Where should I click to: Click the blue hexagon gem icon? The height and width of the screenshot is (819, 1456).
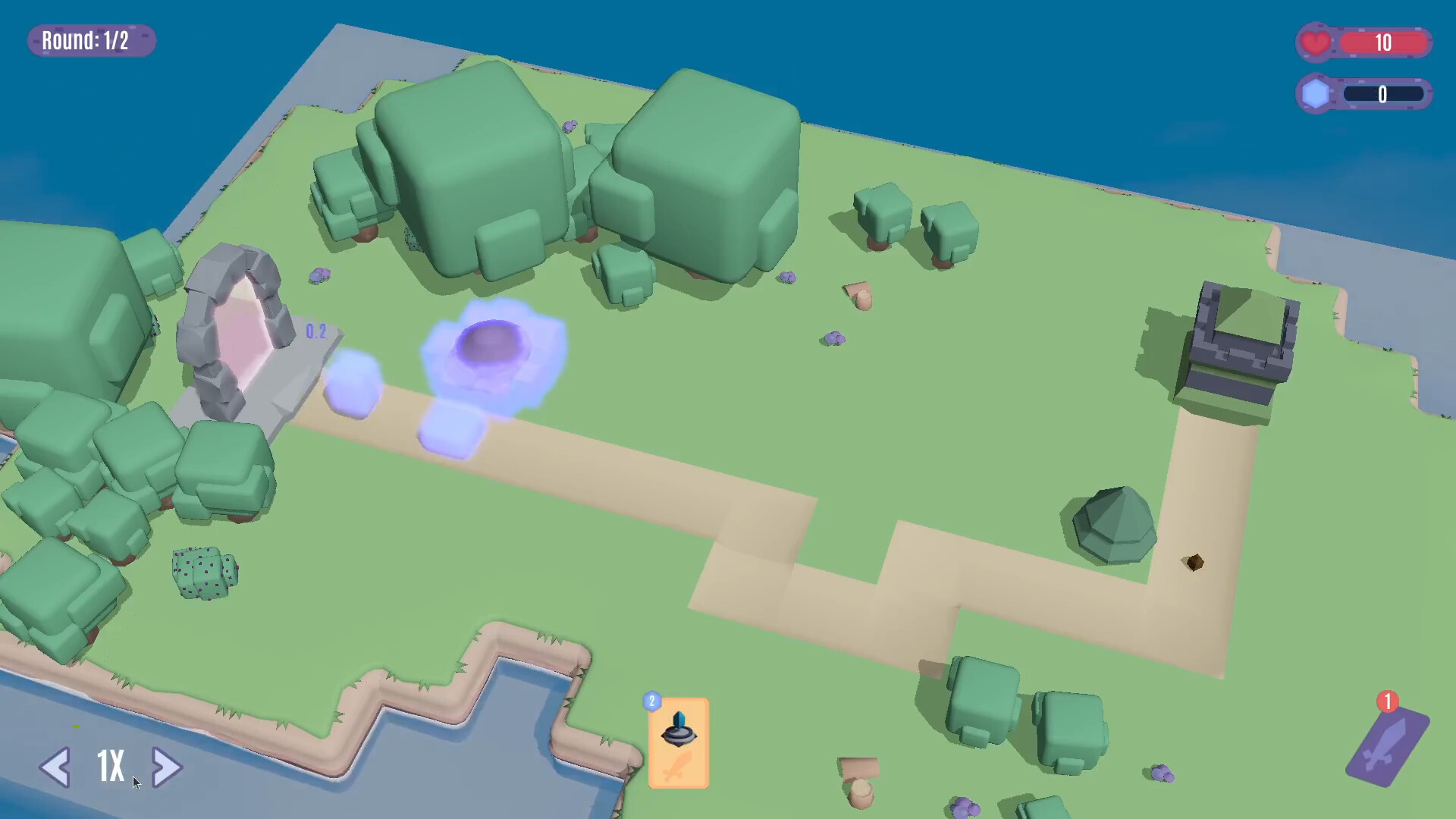click(x=1315, y=94)
